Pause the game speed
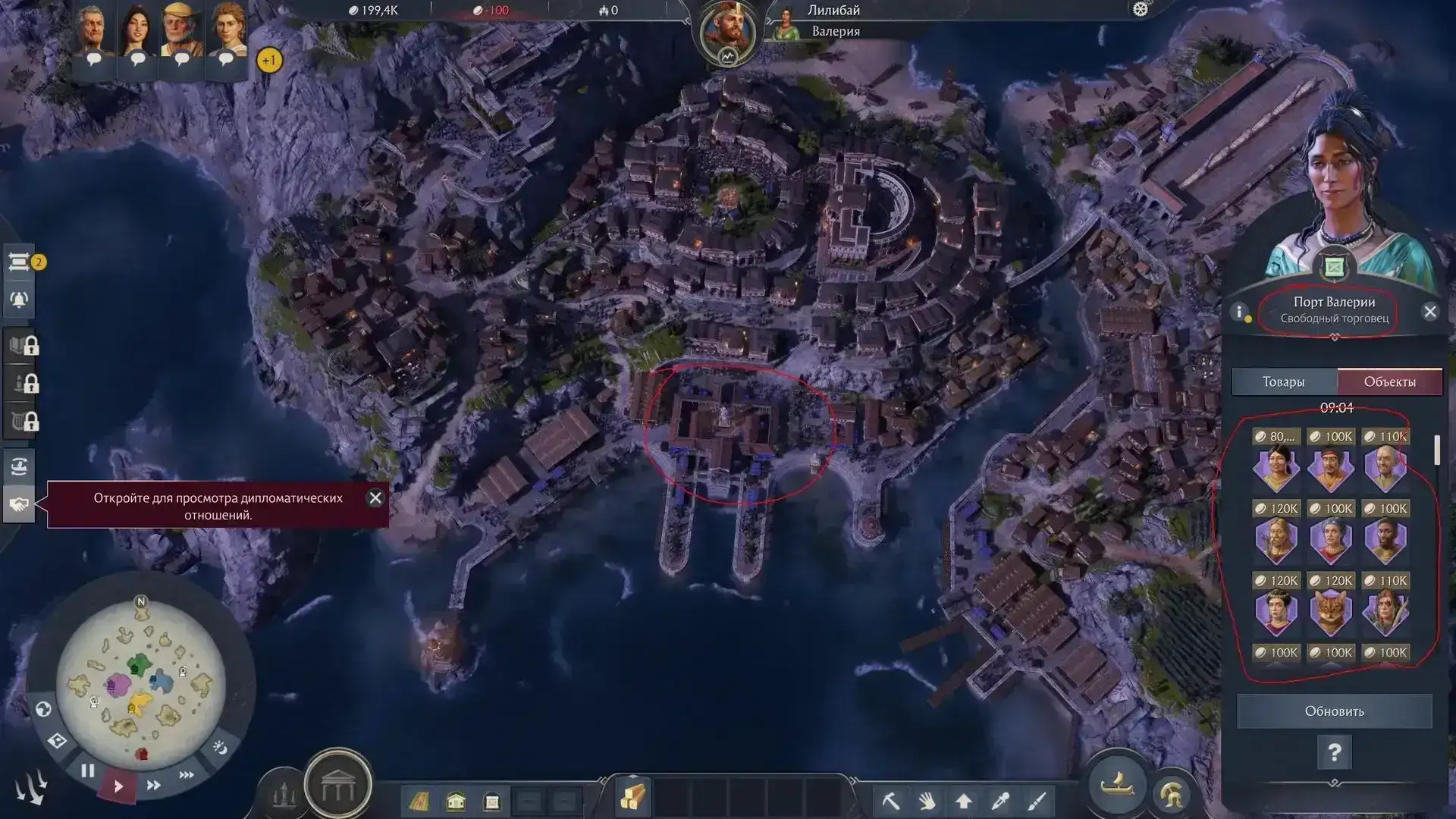 coord(88,771)
